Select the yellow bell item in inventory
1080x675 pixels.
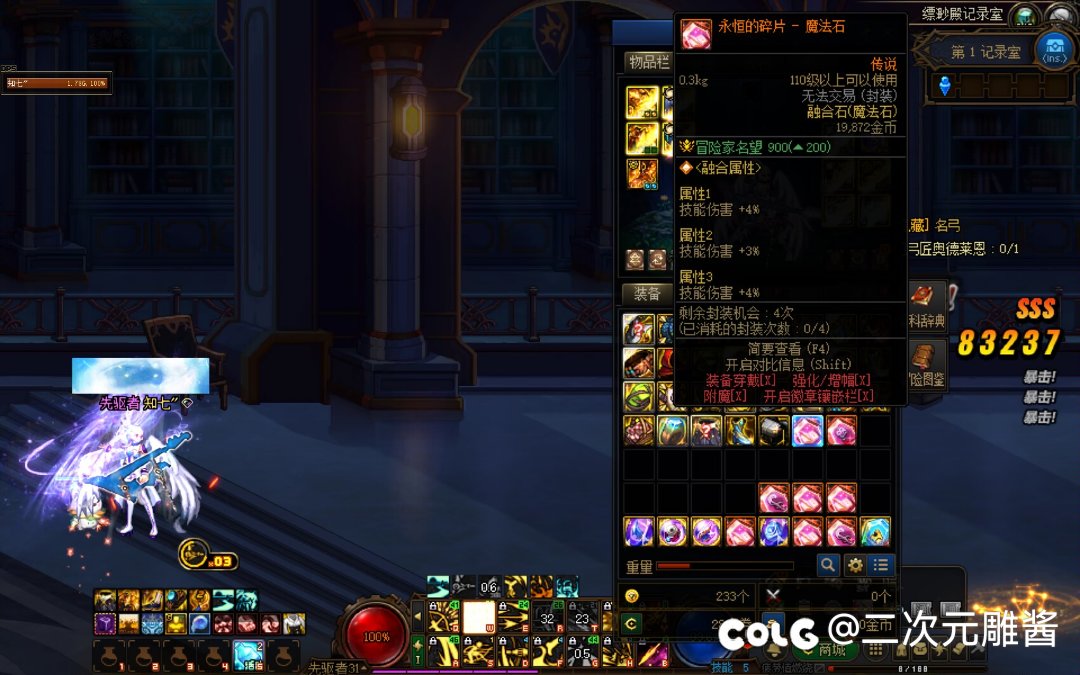(875, 532)
